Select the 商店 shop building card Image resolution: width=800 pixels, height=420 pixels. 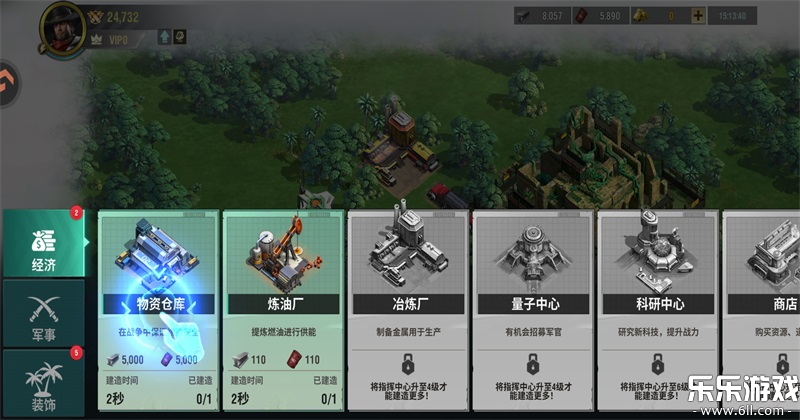tap(765, 300)
